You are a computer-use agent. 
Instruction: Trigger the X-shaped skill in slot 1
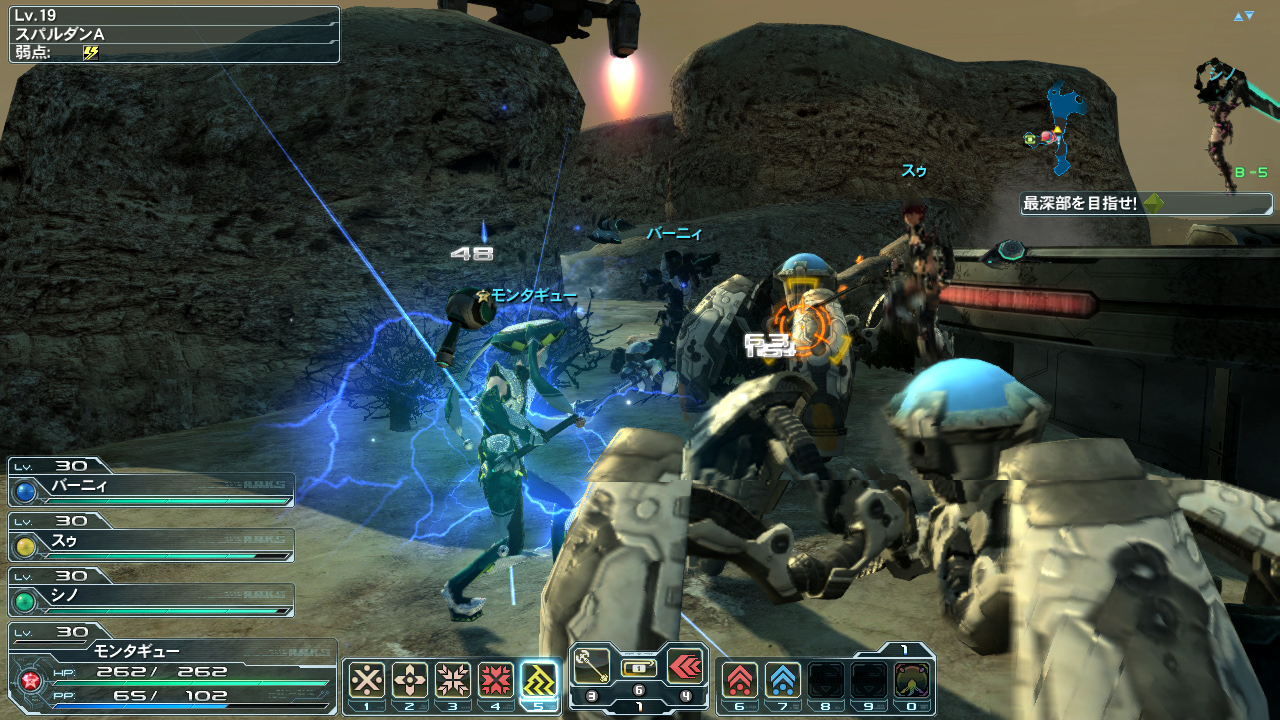tap(367, 680)
